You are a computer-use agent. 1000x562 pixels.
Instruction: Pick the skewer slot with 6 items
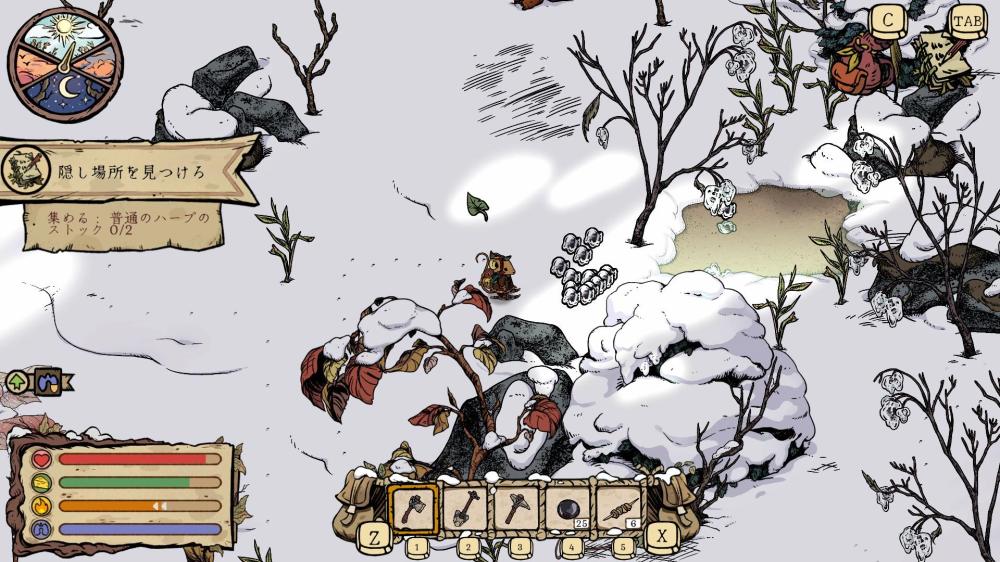pyautogui.click(x=621, y=508)
